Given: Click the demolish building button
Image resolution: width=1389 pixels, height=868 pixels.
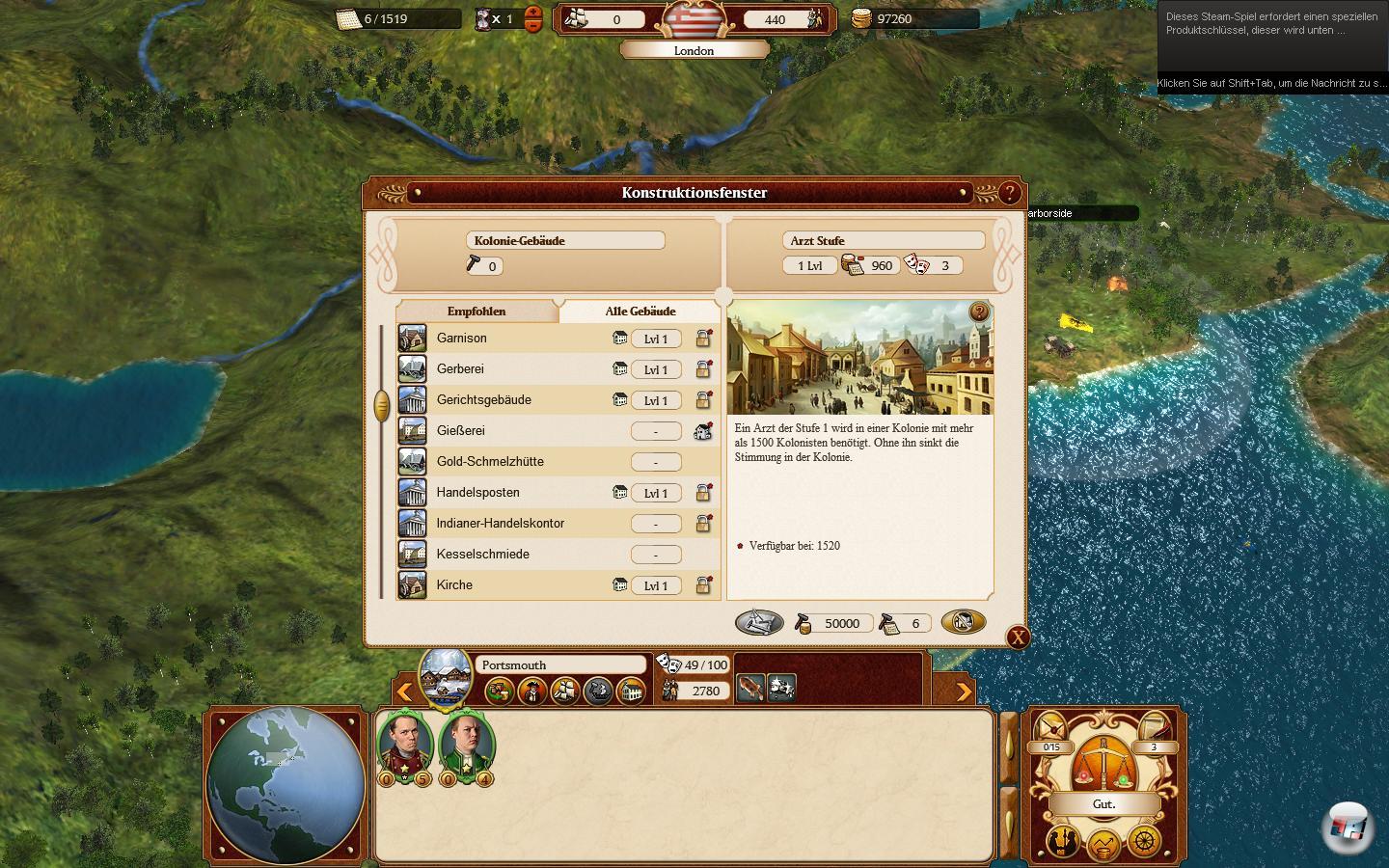Looking at the screenshot, I should [x=963, y=622].
